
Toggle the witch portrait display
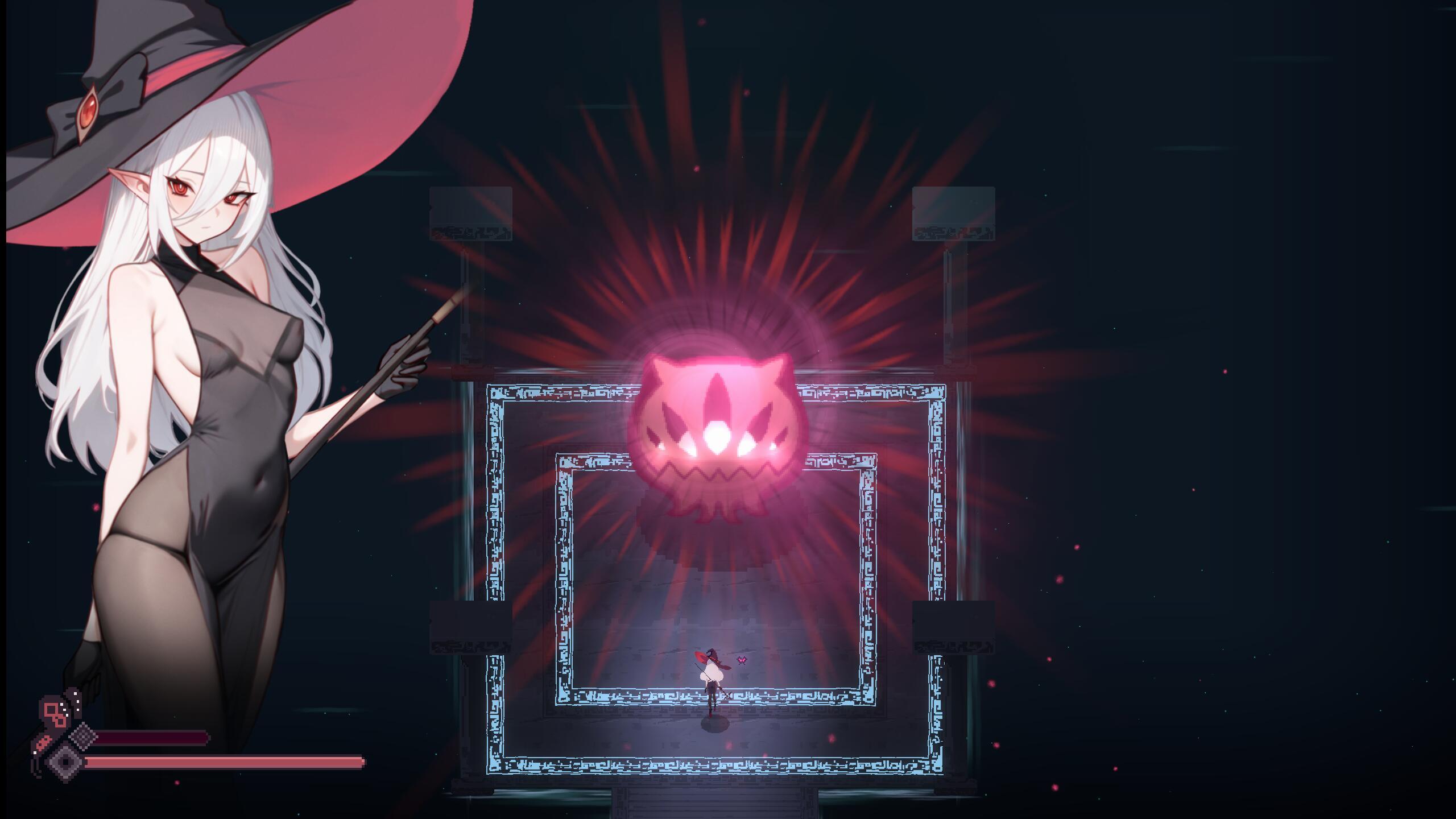(199, 398)
